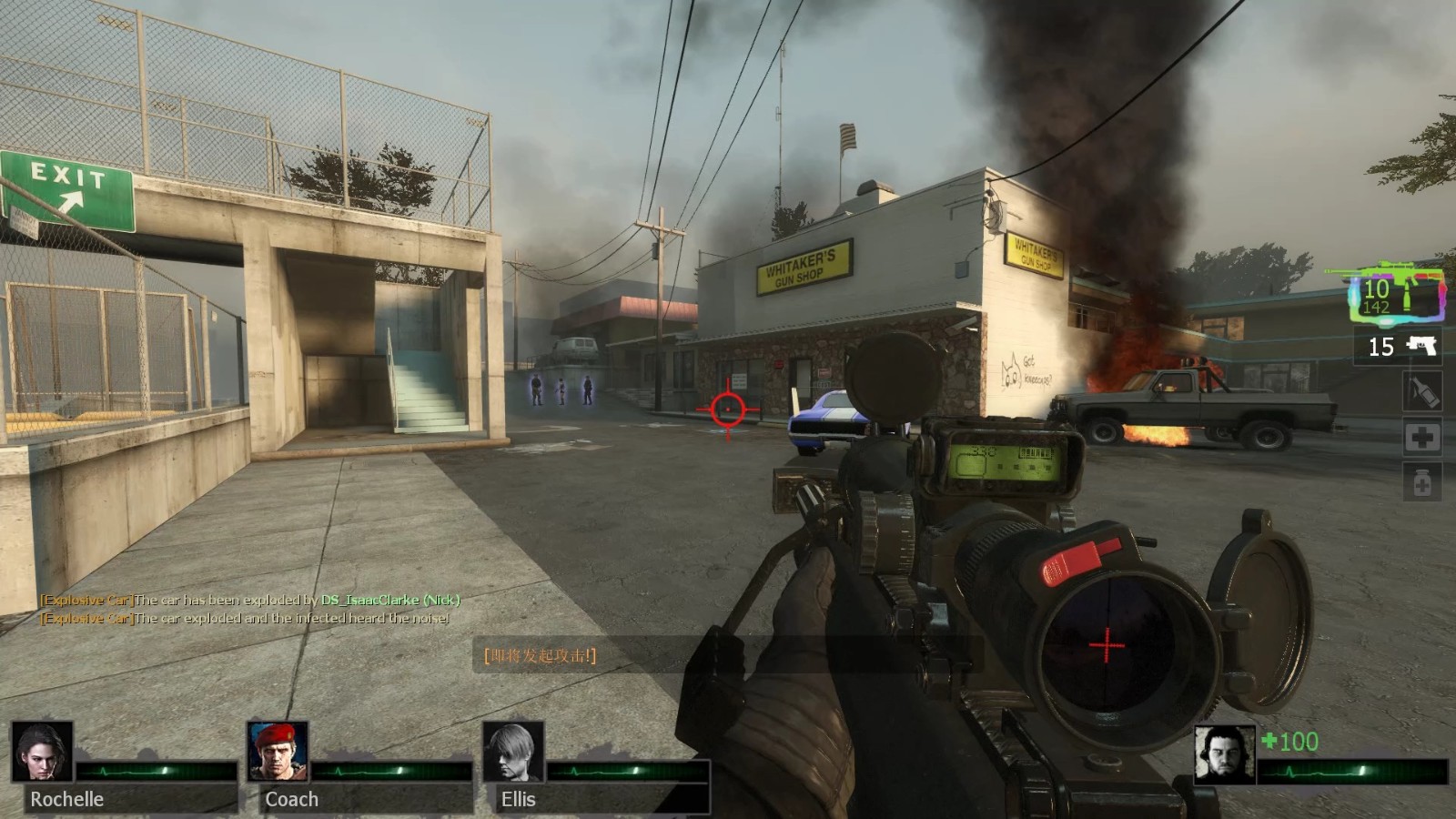Select the molotov throwable slot
1456x819 pixels.
point(1422,392)
